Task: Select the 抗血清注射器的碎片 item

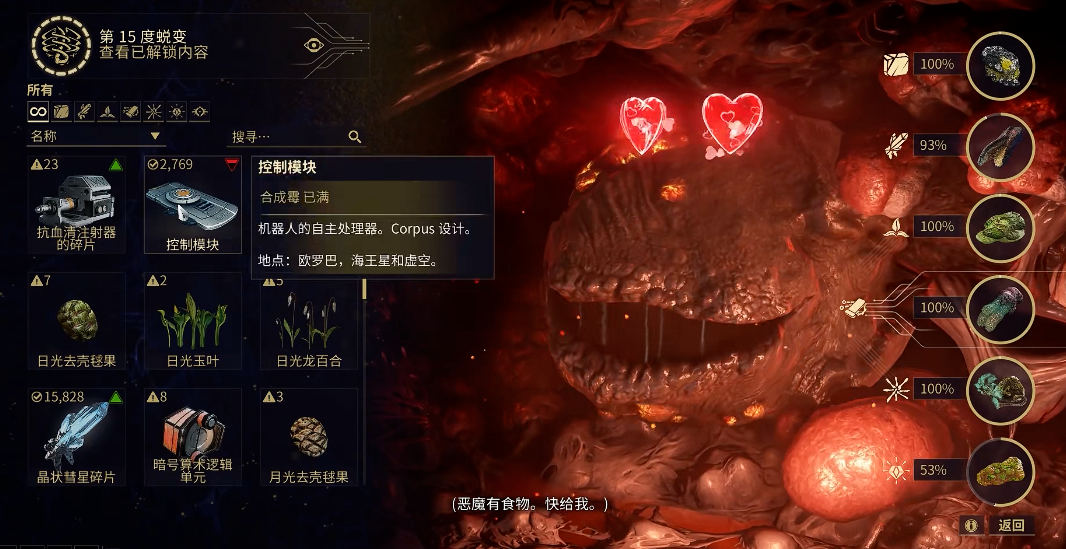Action: [77, 205]
